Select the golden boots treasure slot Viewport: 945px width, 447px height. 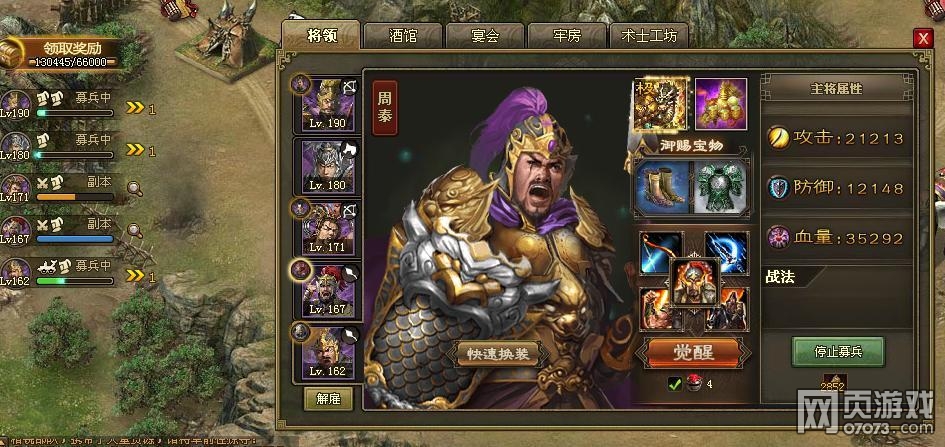661,187
